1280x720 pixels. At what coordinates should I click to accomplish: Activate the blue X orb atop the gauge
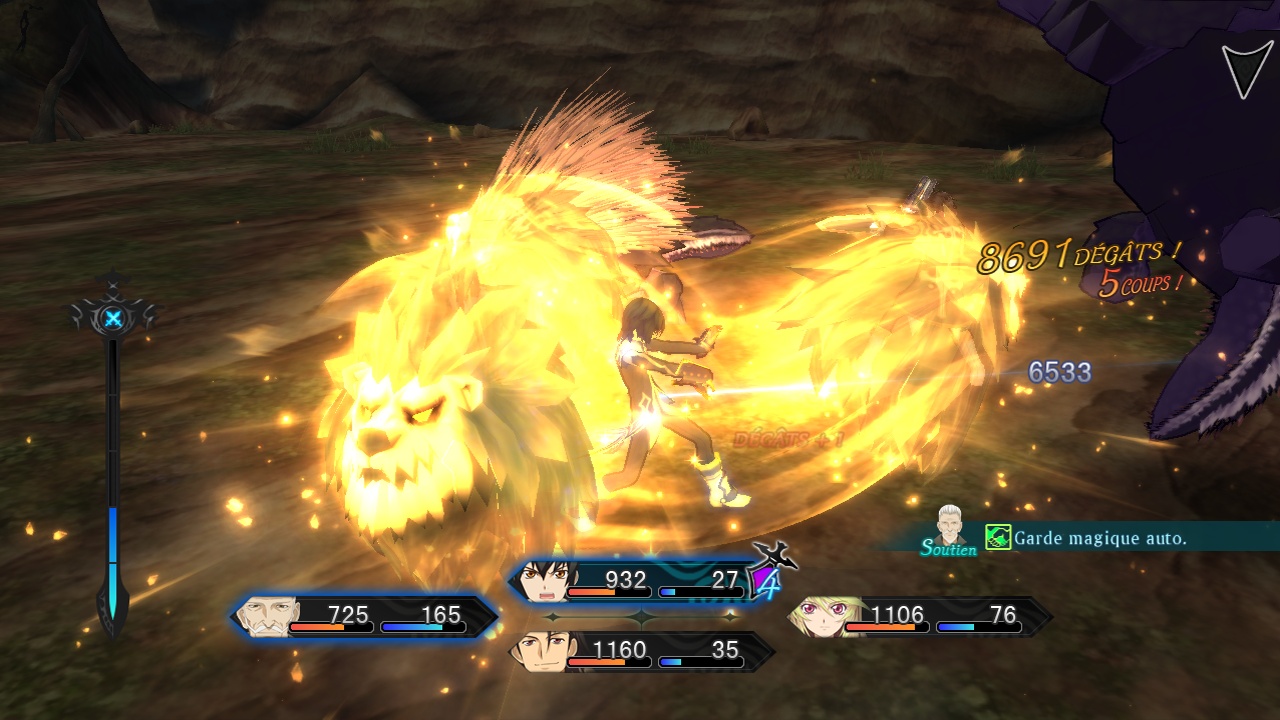(x=114, y=319)
